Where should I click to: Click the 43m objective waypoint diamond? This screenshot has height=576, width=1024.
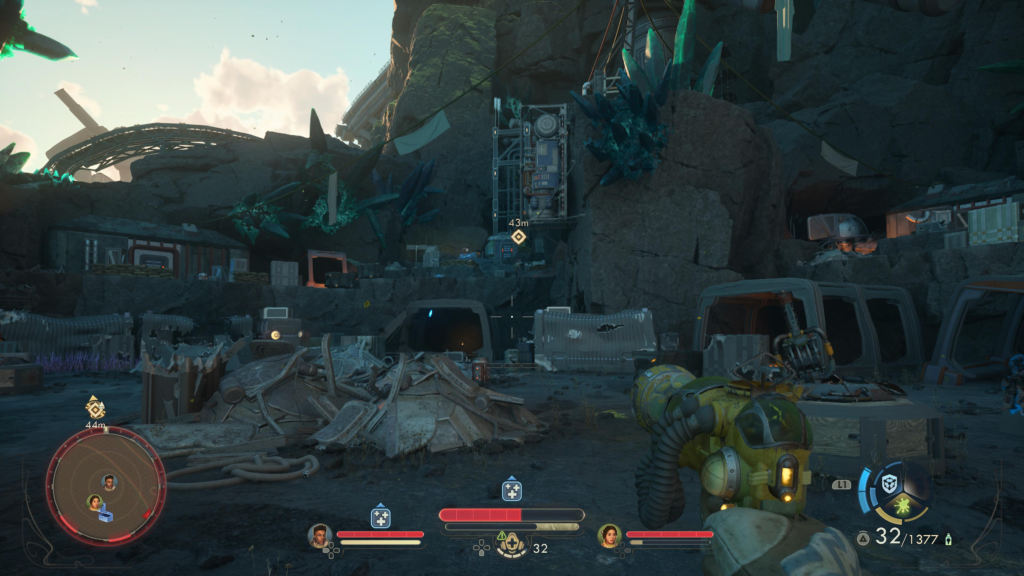[518, 237]
